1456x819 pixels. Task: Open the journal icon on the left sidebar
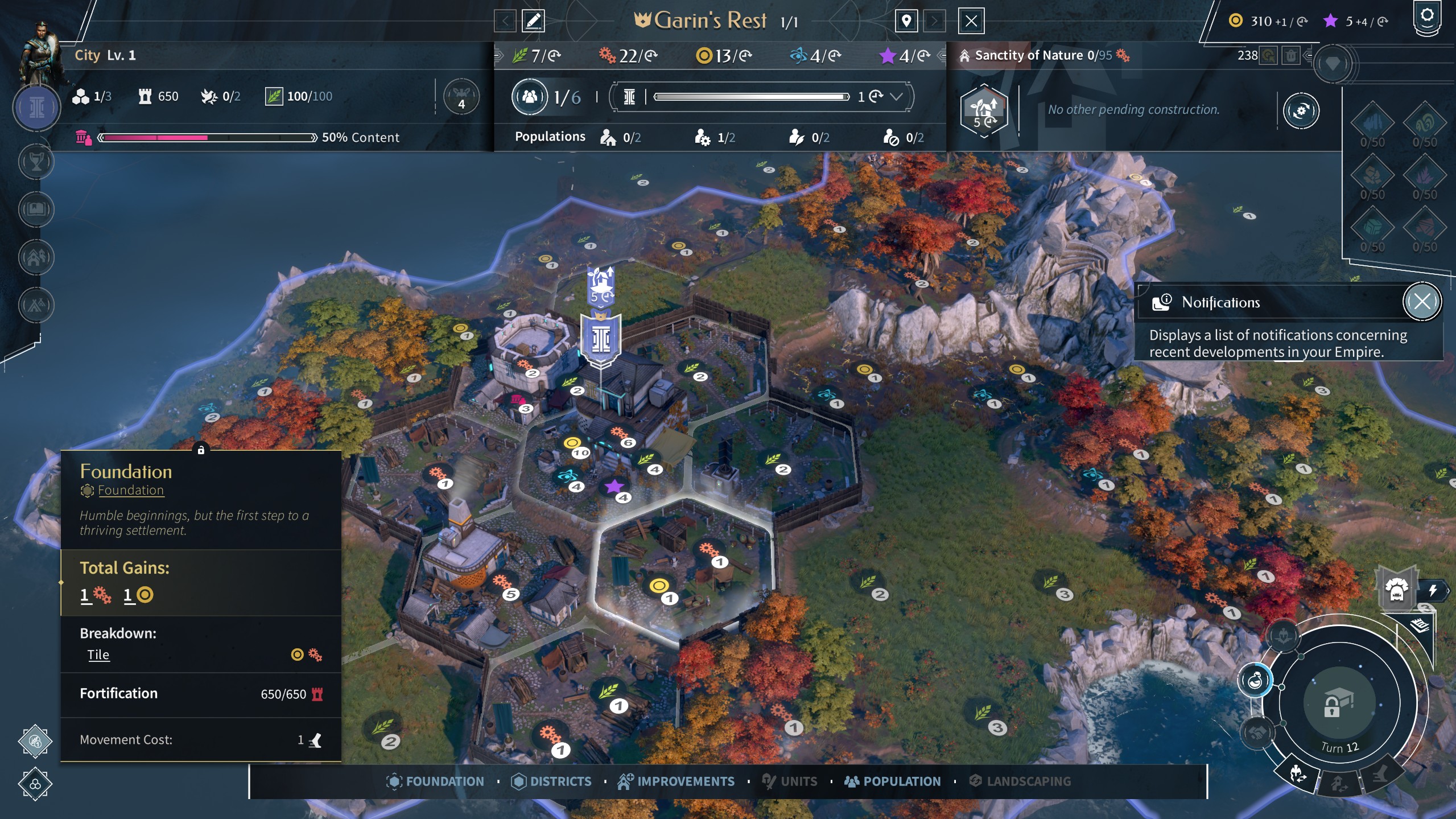[35, 209]
